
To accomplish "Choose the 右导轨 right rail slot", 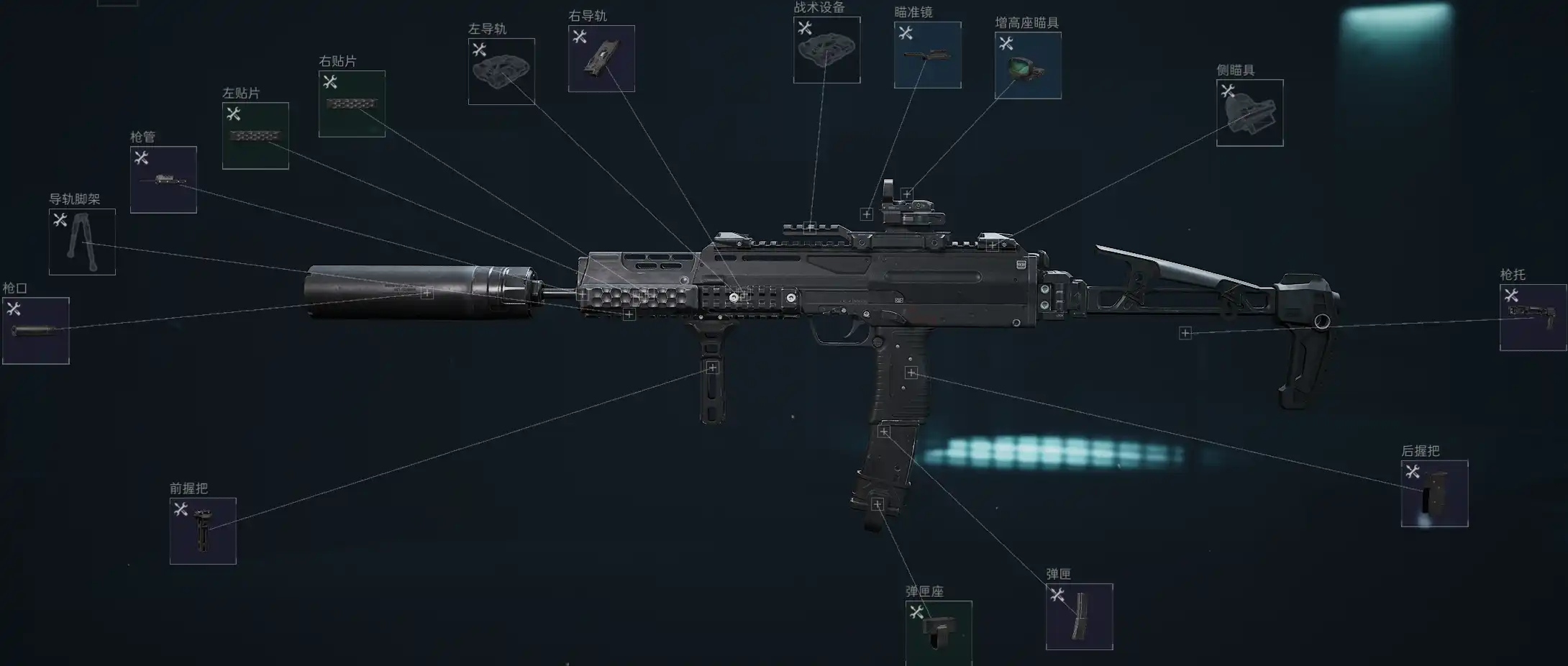I will tap(601, 59).
